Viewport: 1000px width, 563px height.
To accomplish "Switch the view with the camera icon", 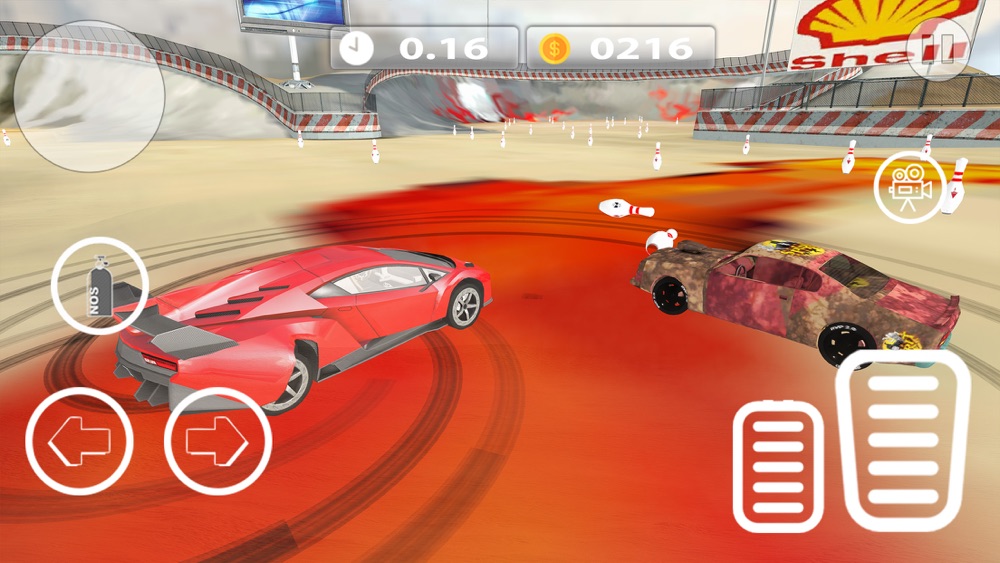I will click(908, 187).
